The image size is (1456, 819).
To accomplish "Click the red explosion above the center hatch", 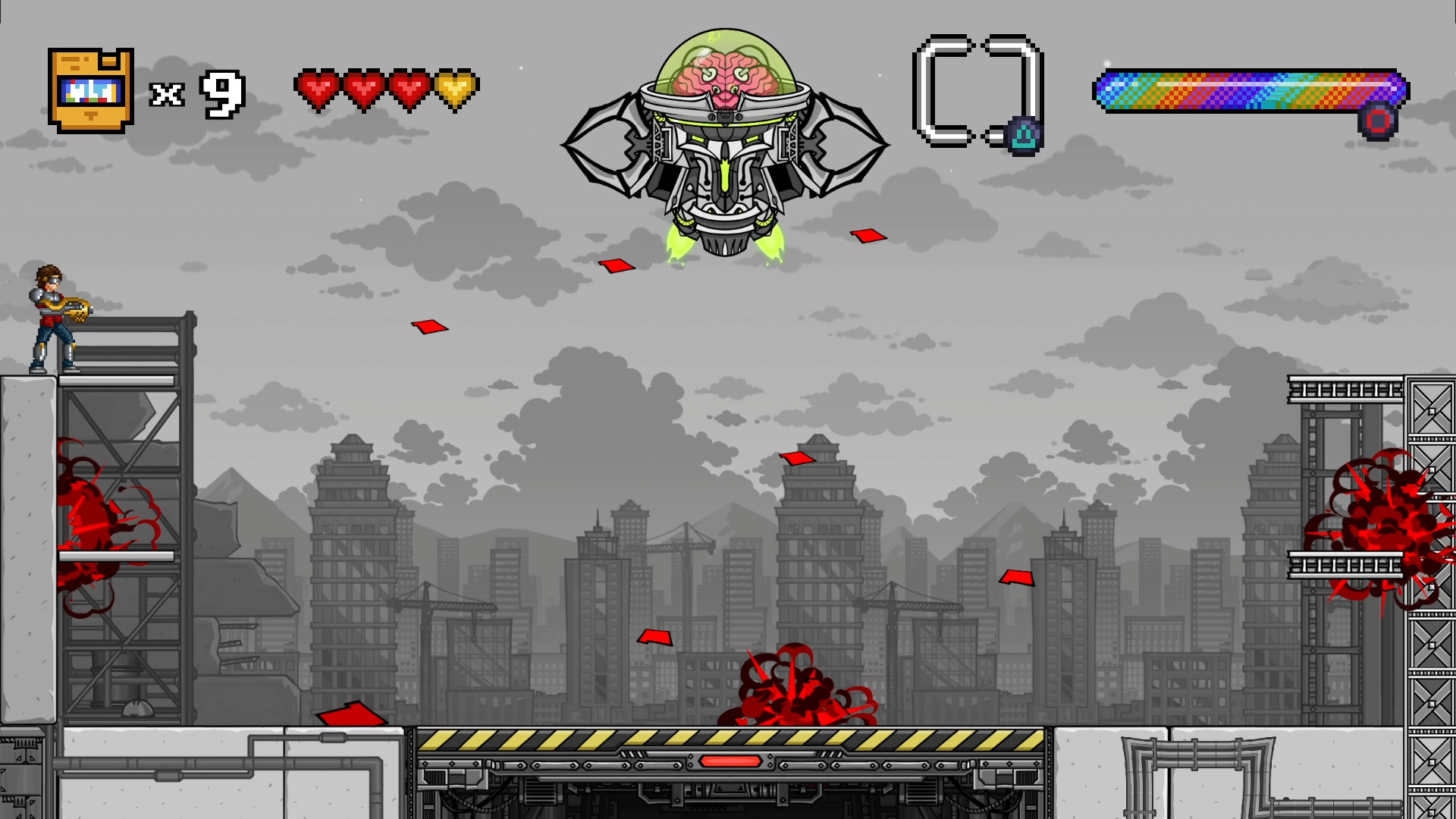I will [789, 686].
